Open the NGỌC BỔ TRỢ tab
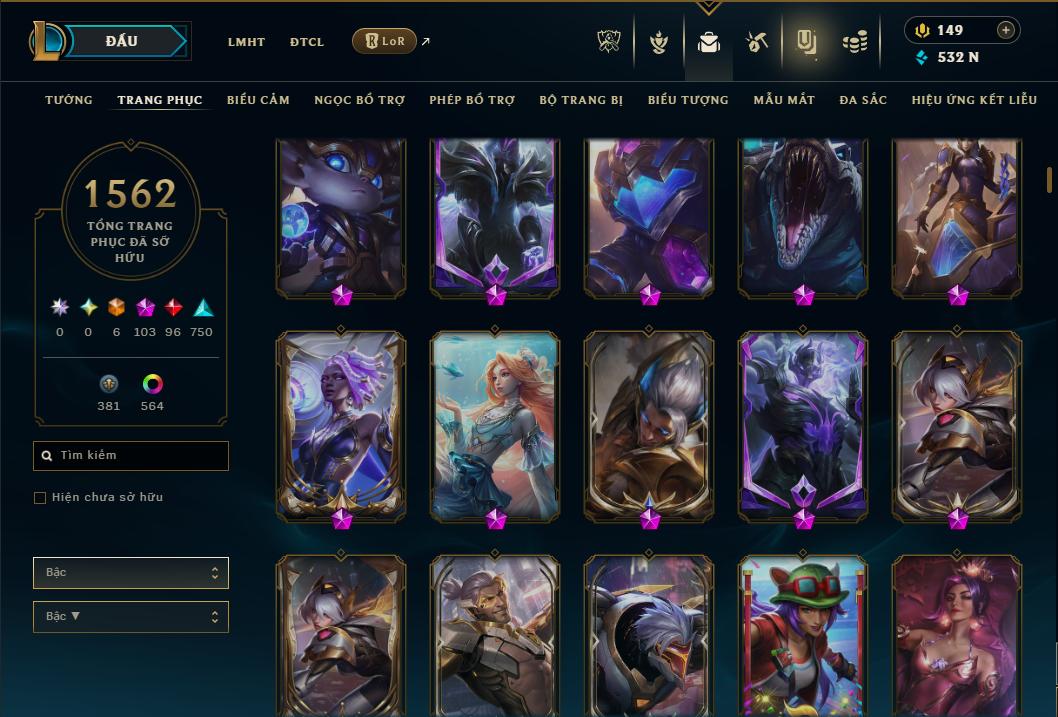1058x717 pixels. (x=359, y=100)
